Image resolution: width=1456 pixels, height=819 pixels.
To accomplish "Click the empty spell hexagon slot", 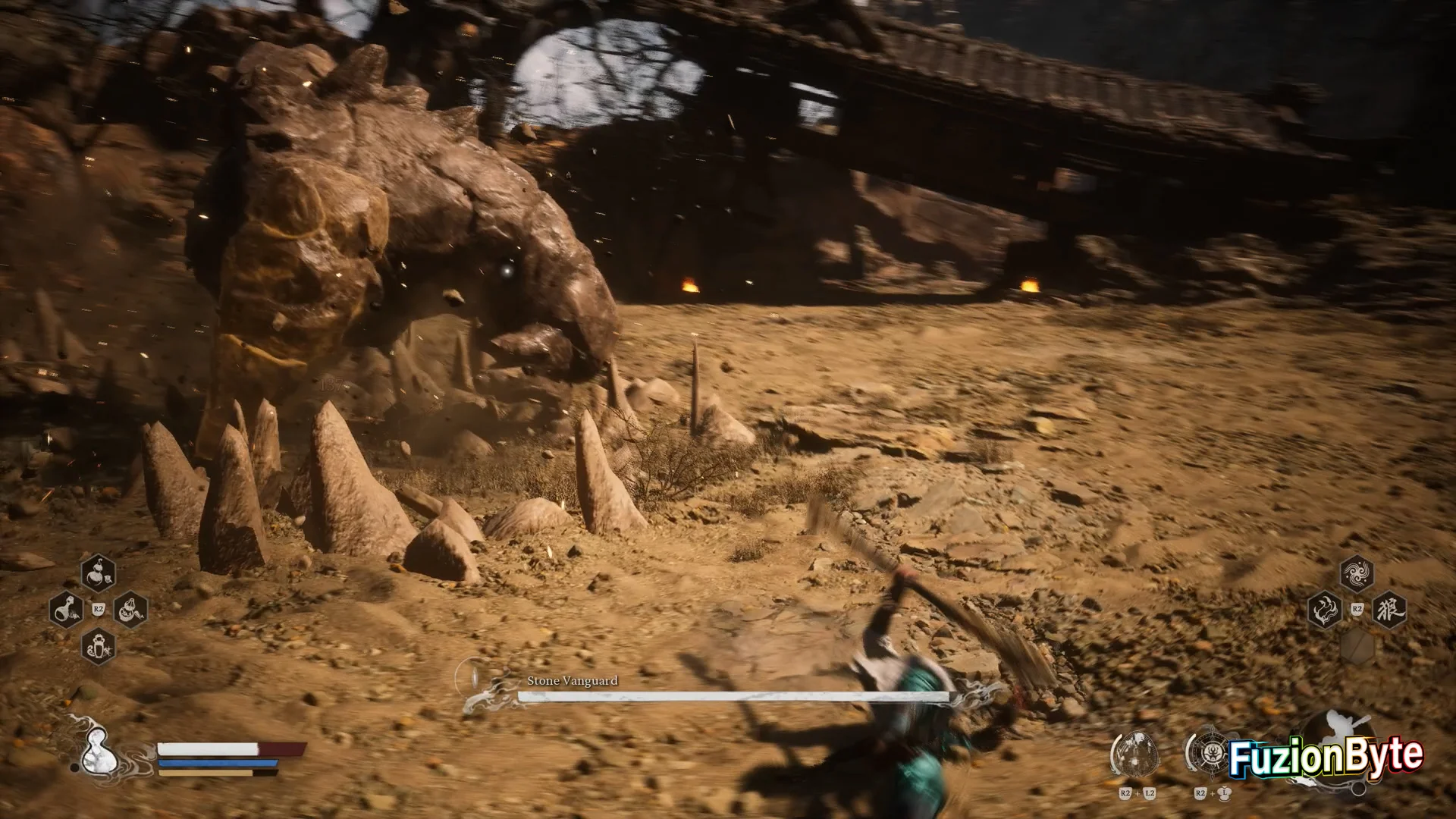I will pyautogui.click(x=1357, y=646).
